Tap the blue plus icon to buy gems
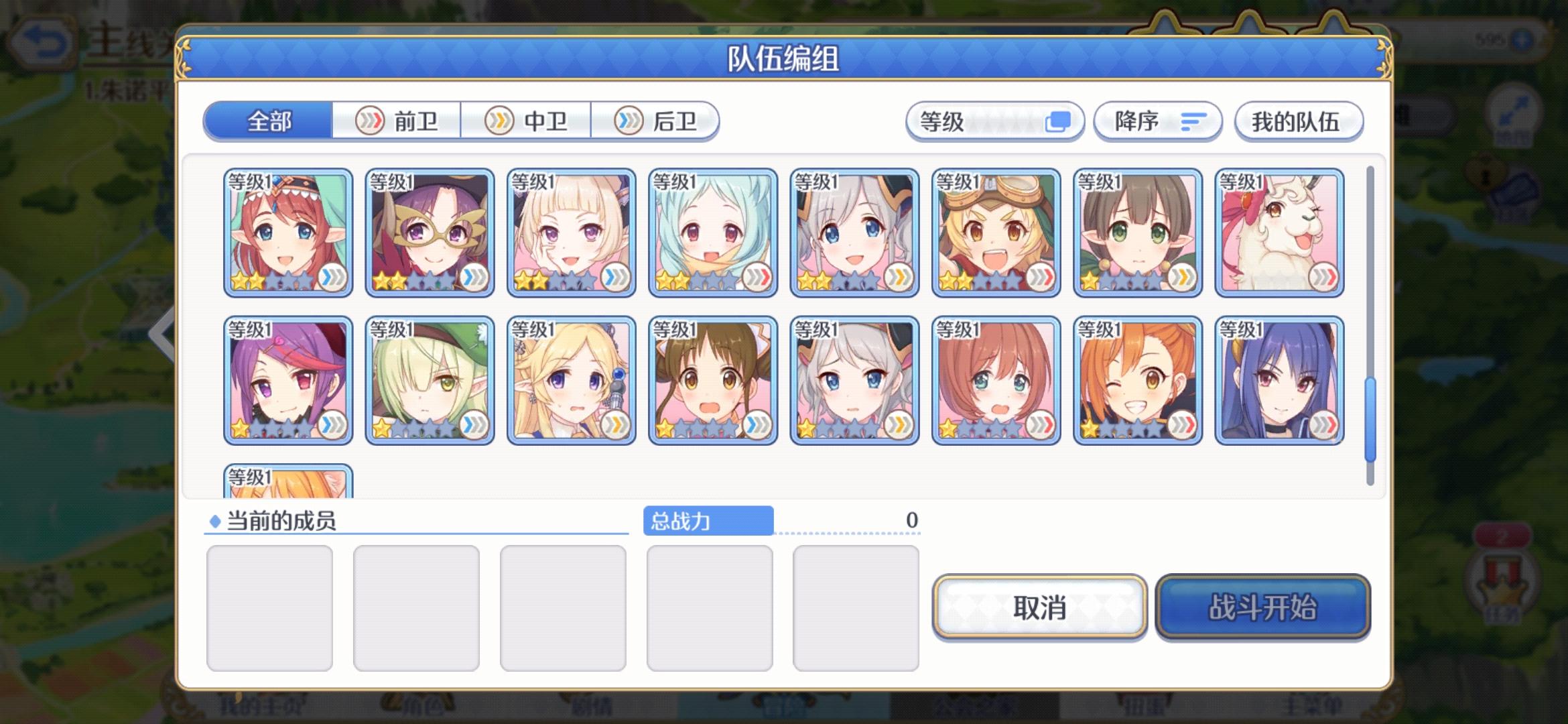 (x=1522, y=40)
